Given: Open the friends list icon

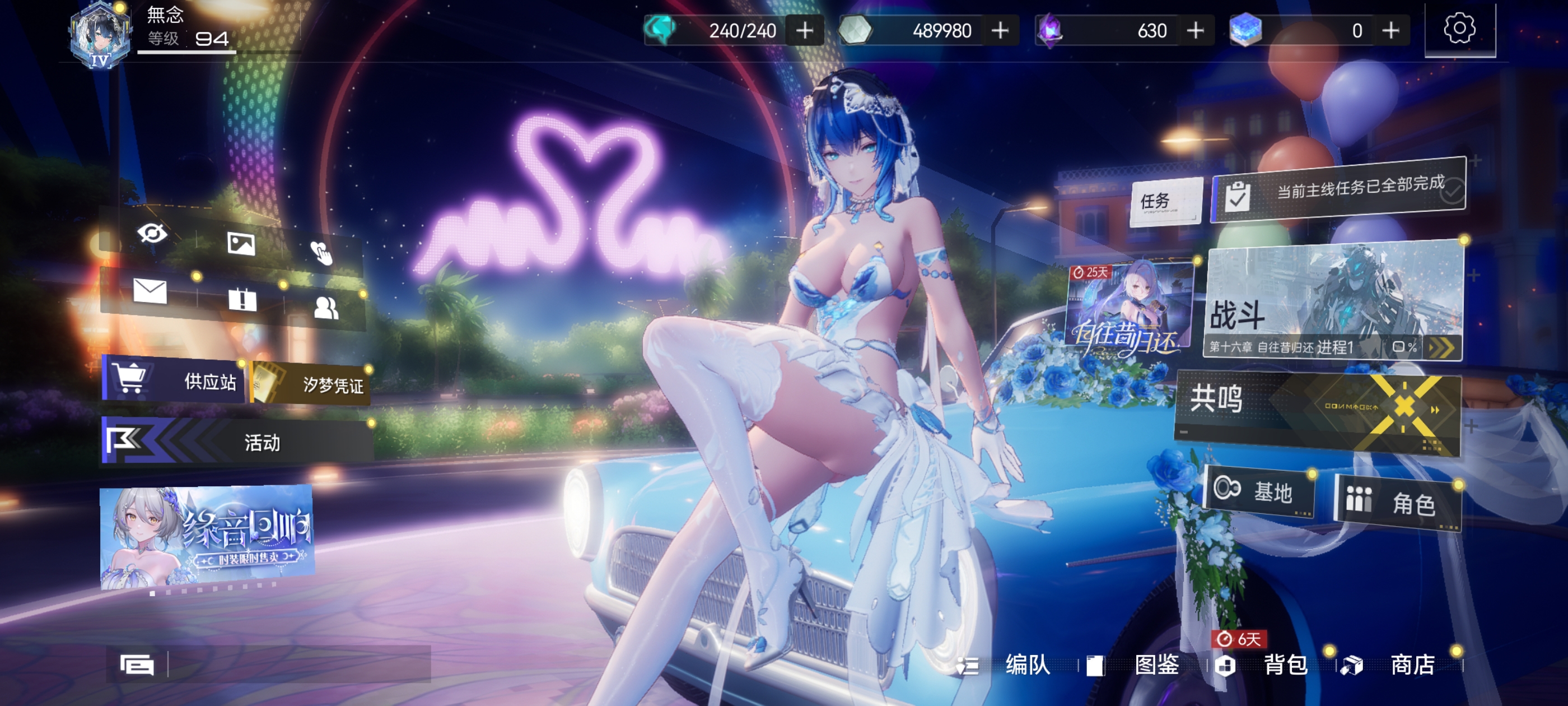Looking at the screenshot, I should tap(326, 308).
